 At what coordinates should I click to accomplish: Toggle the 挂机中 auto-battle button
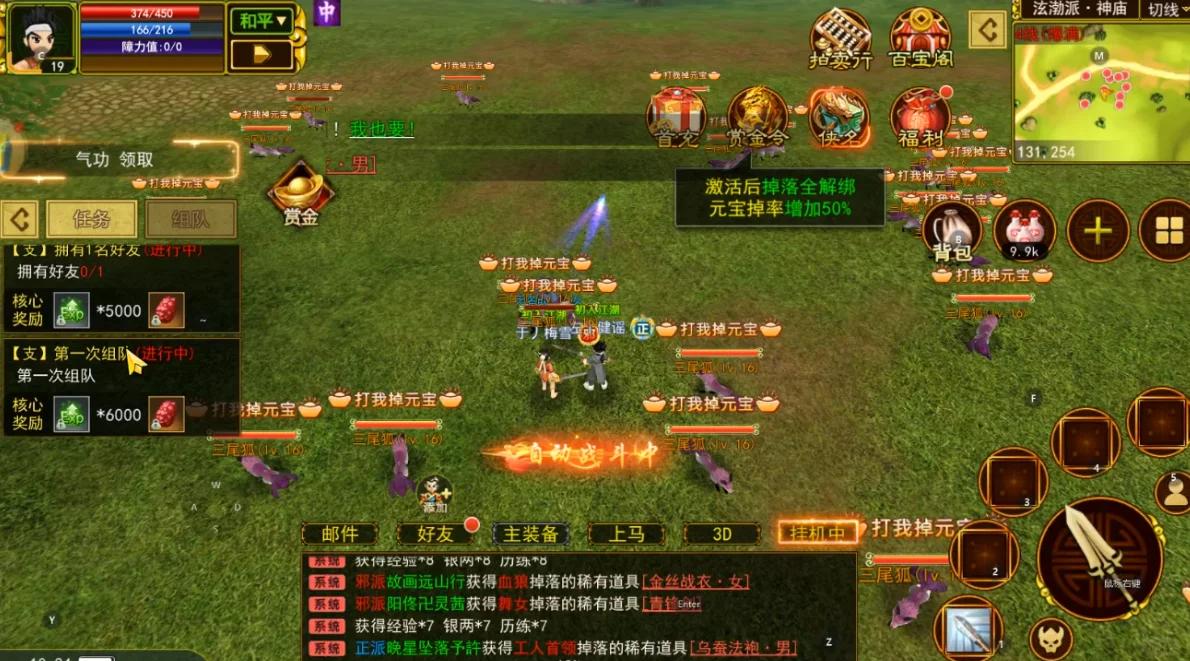(x=817, y=533)
